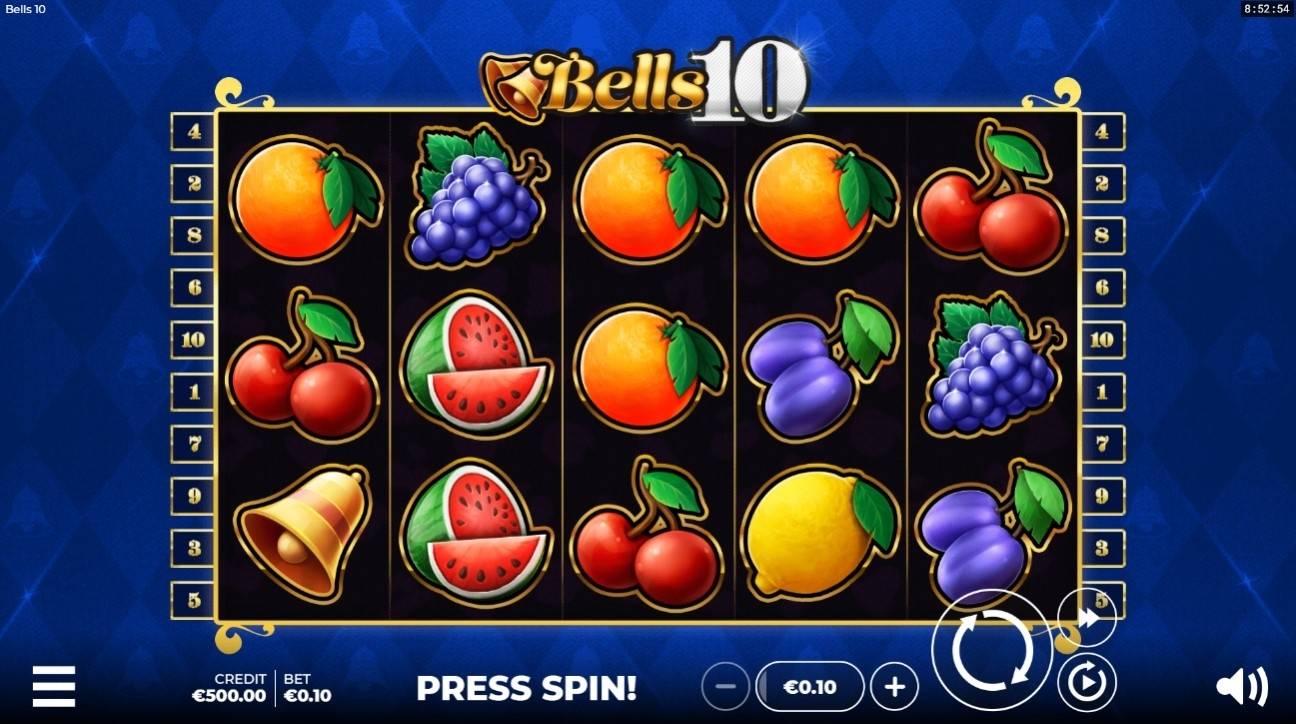Increase the bet with the plus button
This screenshot has width=1296, height=724.
point(893,687)
